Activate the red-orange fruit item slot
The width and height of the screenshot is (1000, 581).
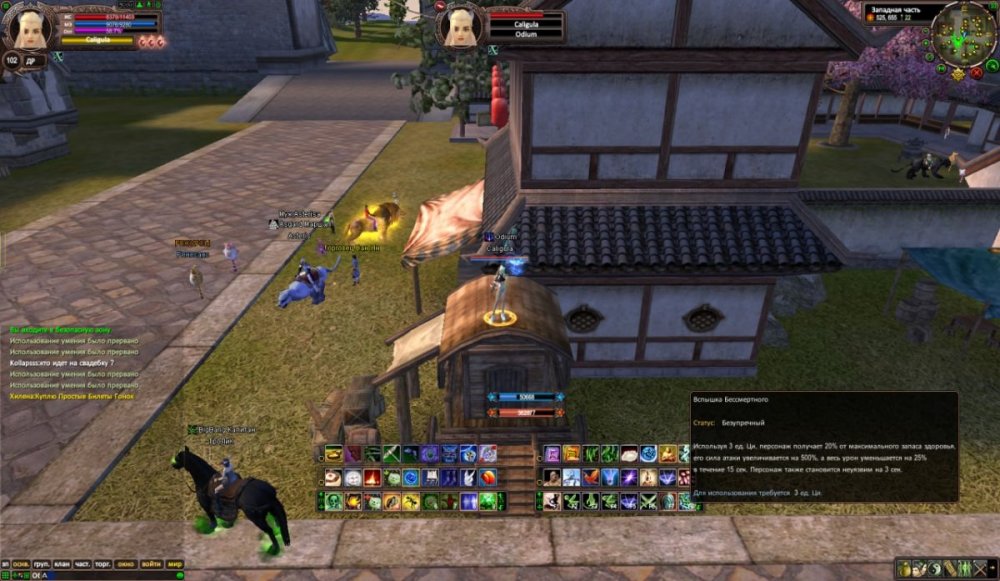(x=487, y=478)
